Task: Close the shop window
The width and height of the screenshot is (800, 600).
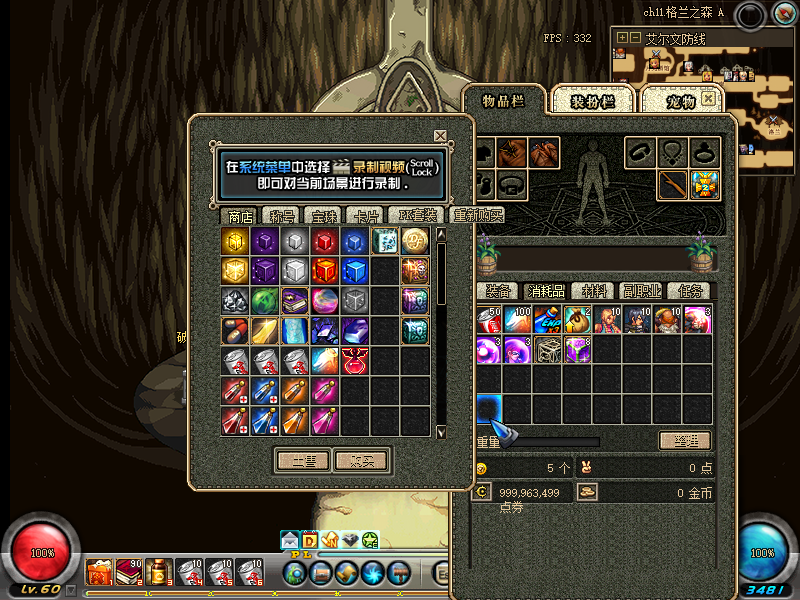Action: (x=440, y=136)
